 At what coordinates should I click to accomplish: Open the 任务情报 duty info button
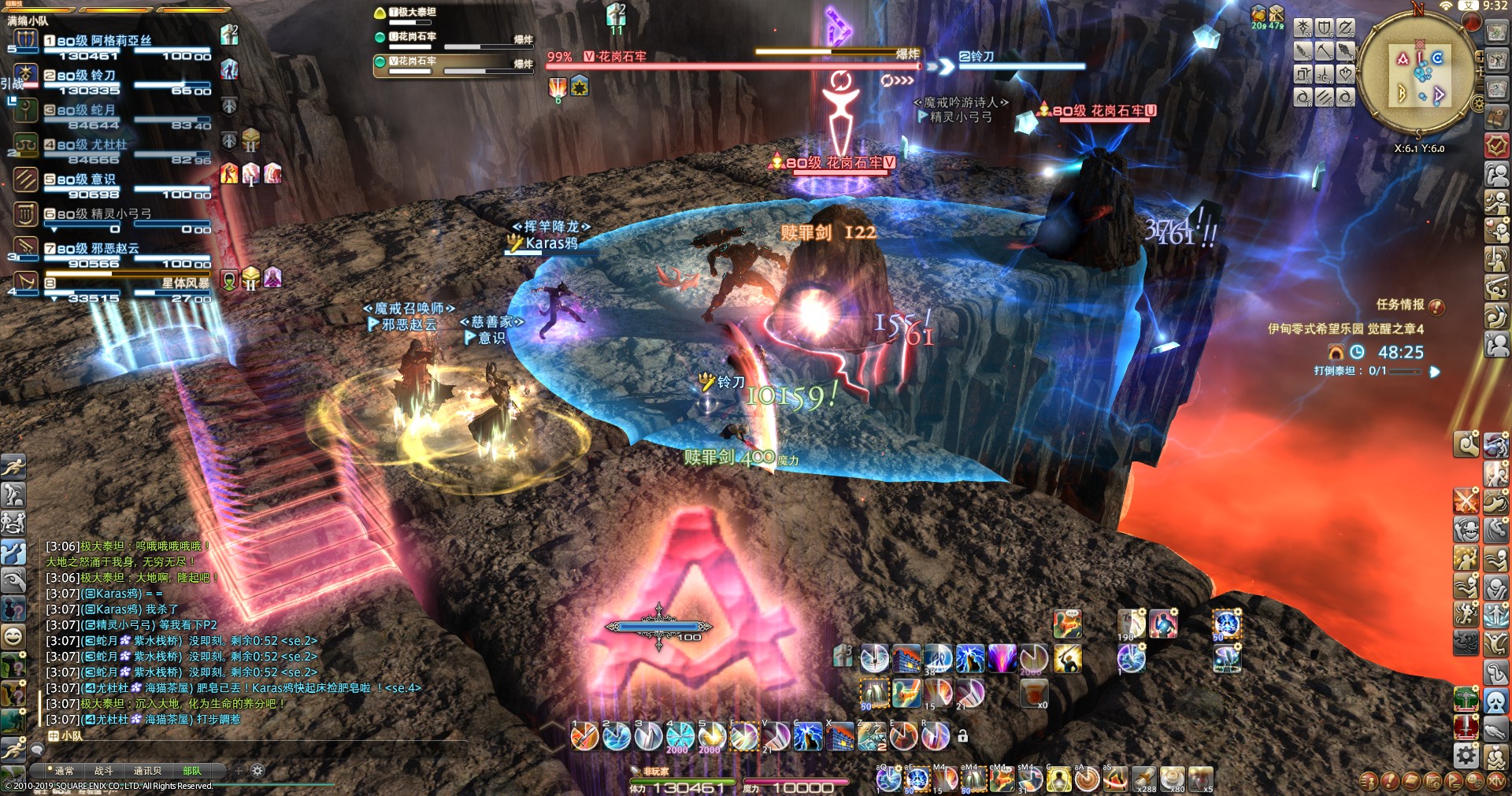click(x=1436, y=306)
